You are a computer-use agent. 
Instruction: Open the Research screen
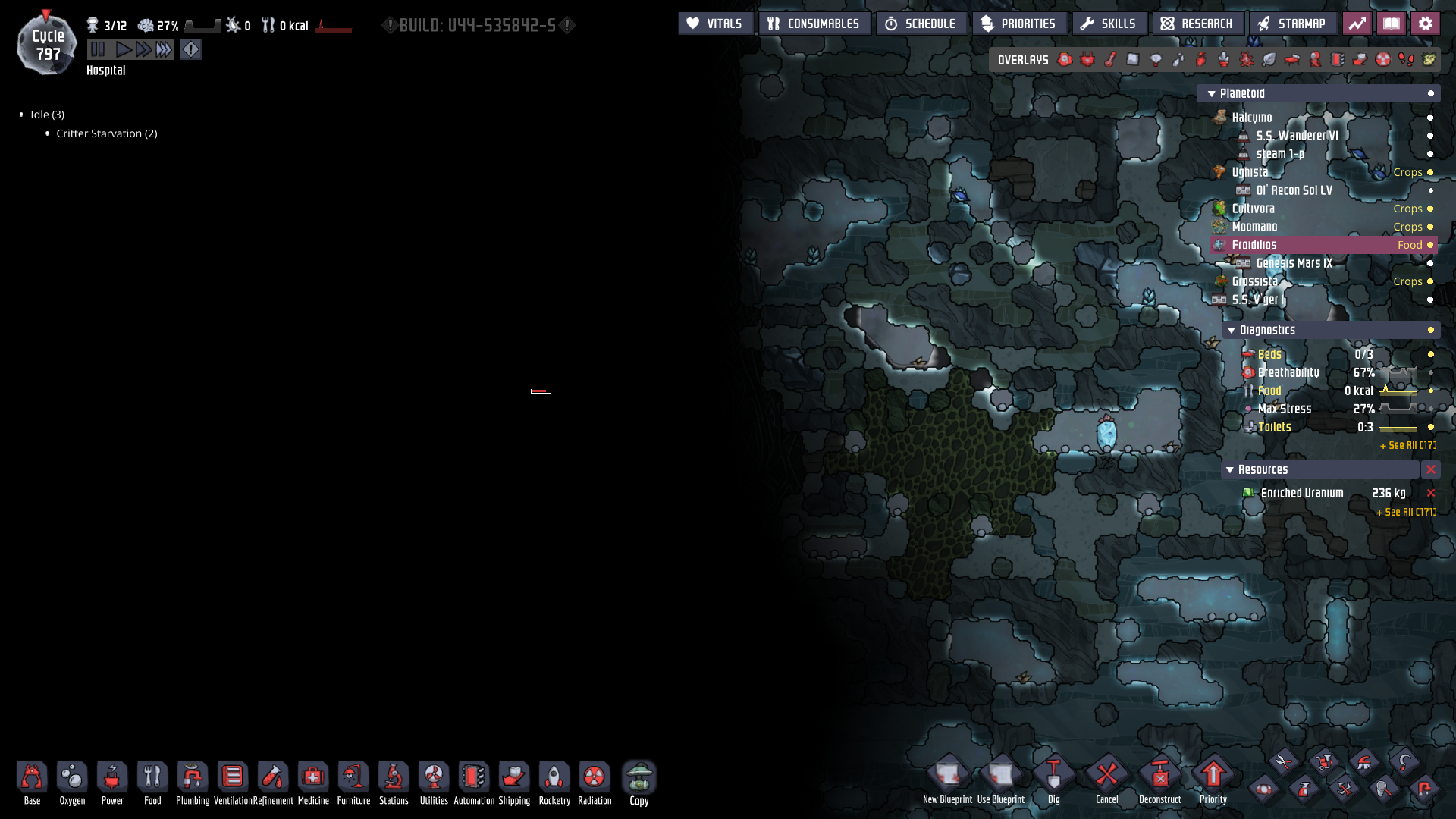1198,23
